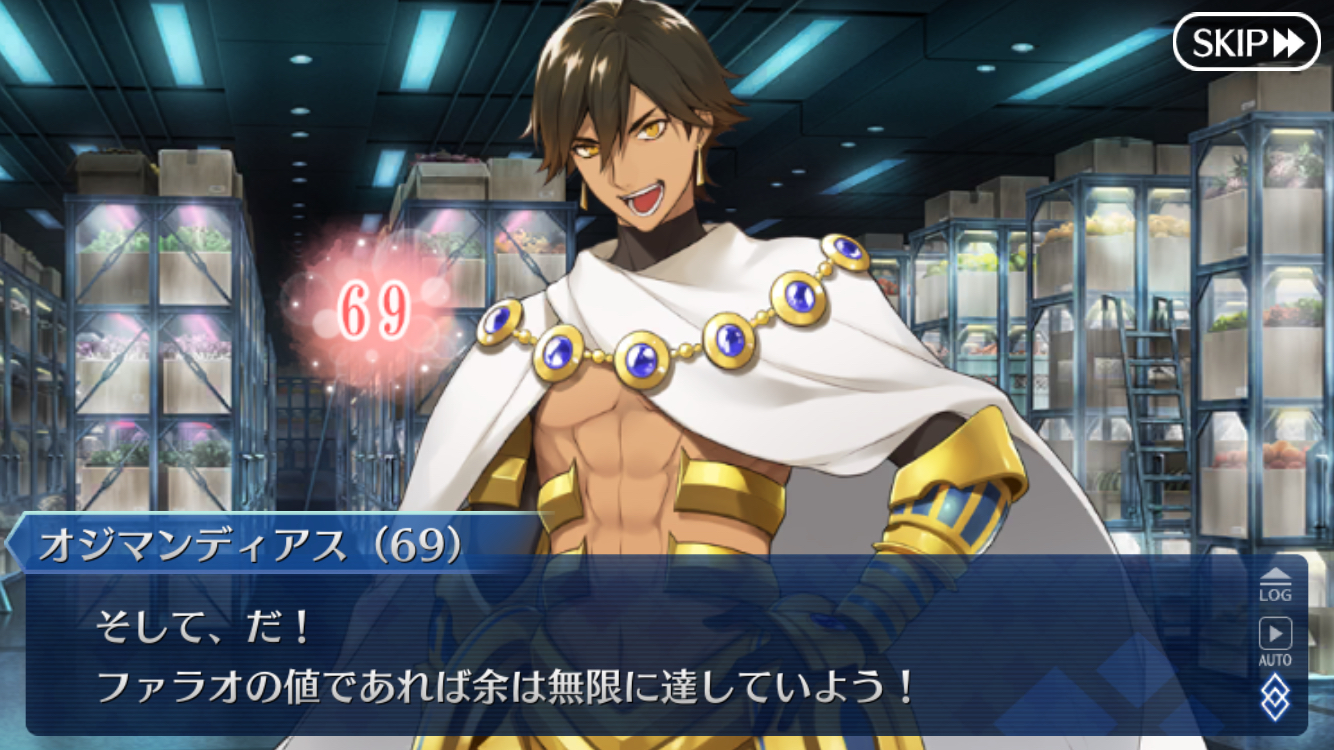Advance dialogue with the diamond indicator
This screenshot has height=750, width=1334.
pos(1274,696)
